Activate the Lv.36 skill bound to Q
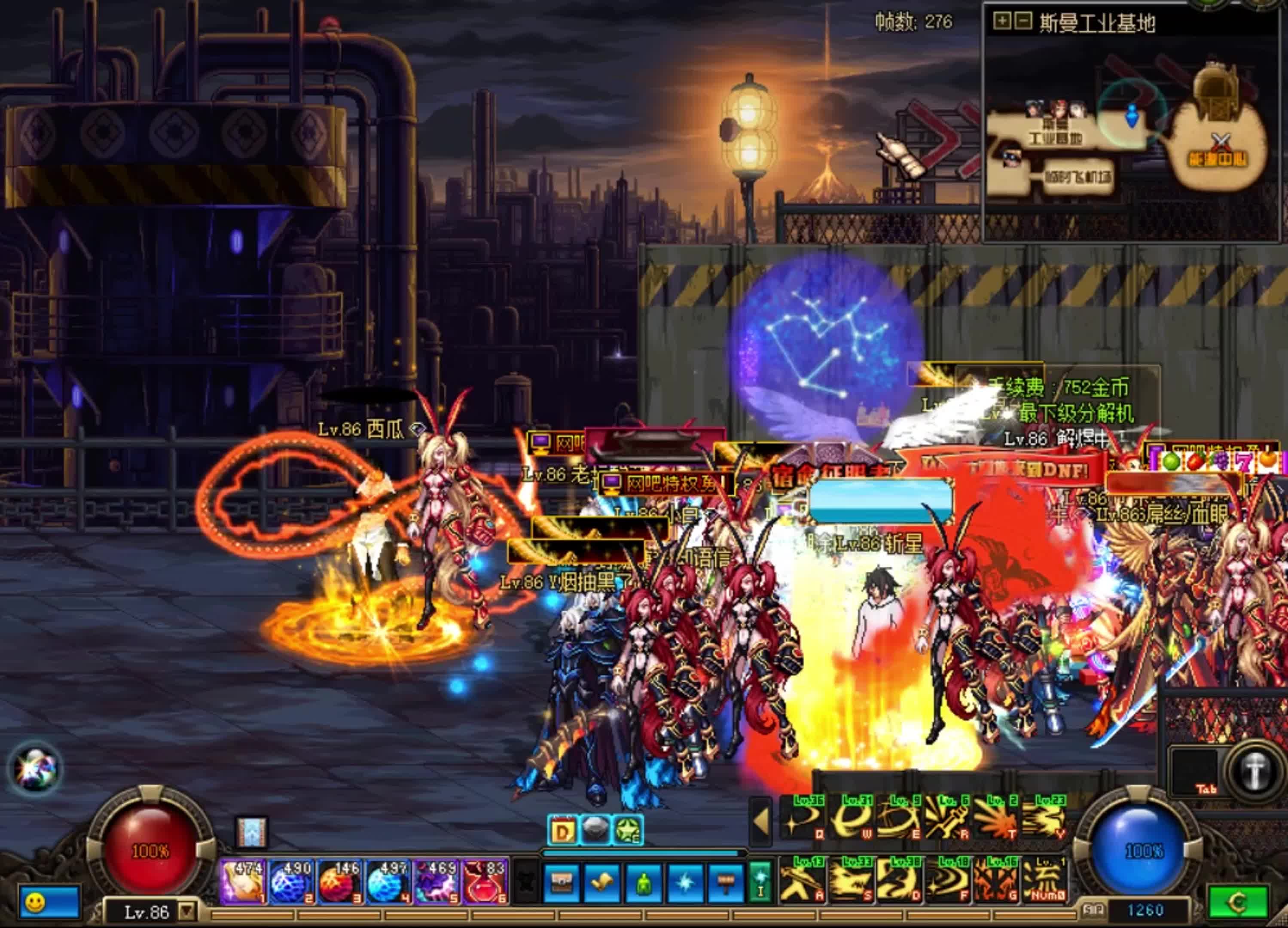This screenshot has width=1288, height=928. (803, 819)
